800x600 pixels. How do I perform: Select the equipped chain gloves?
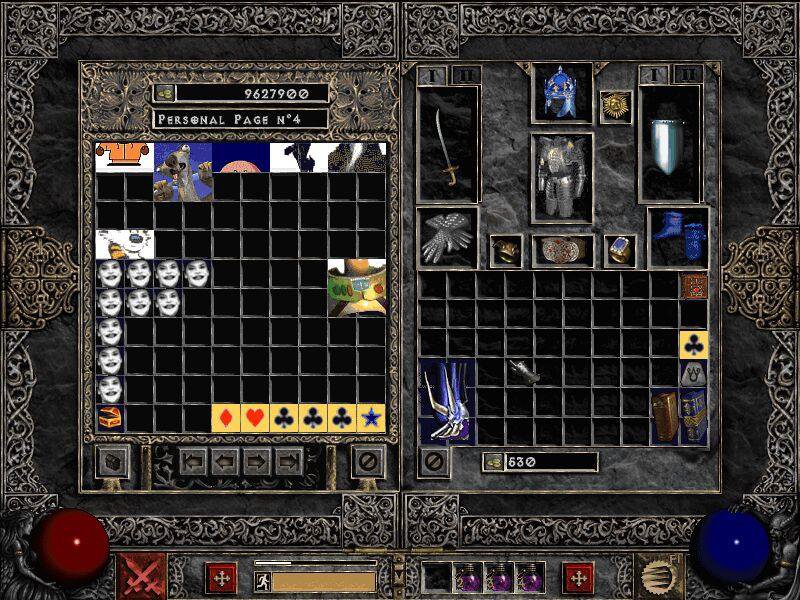448,238
